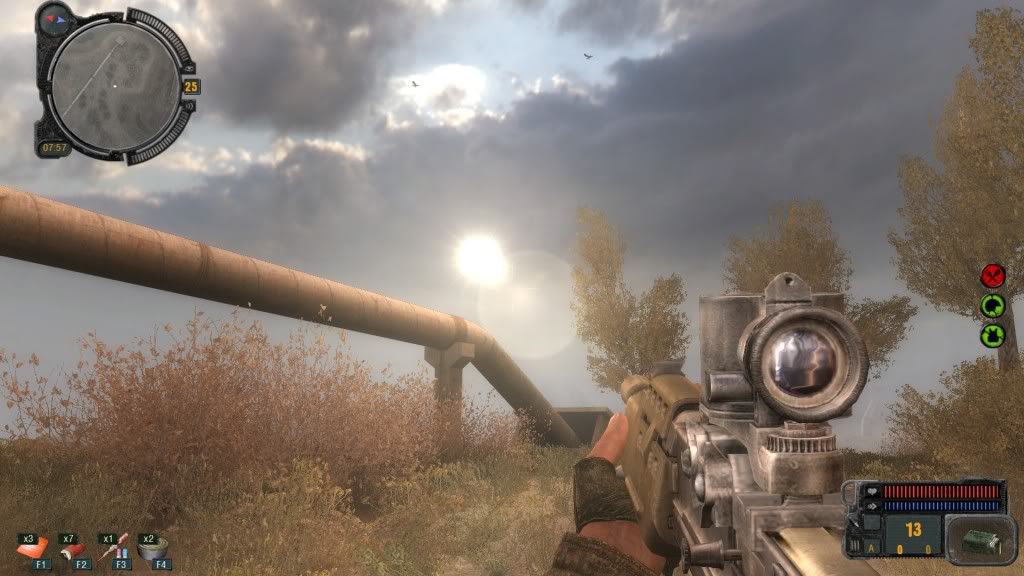Screen dimensions: 1024x576
Task: Use the F1 orange medkit quick slot
Action: coord(33,549)
